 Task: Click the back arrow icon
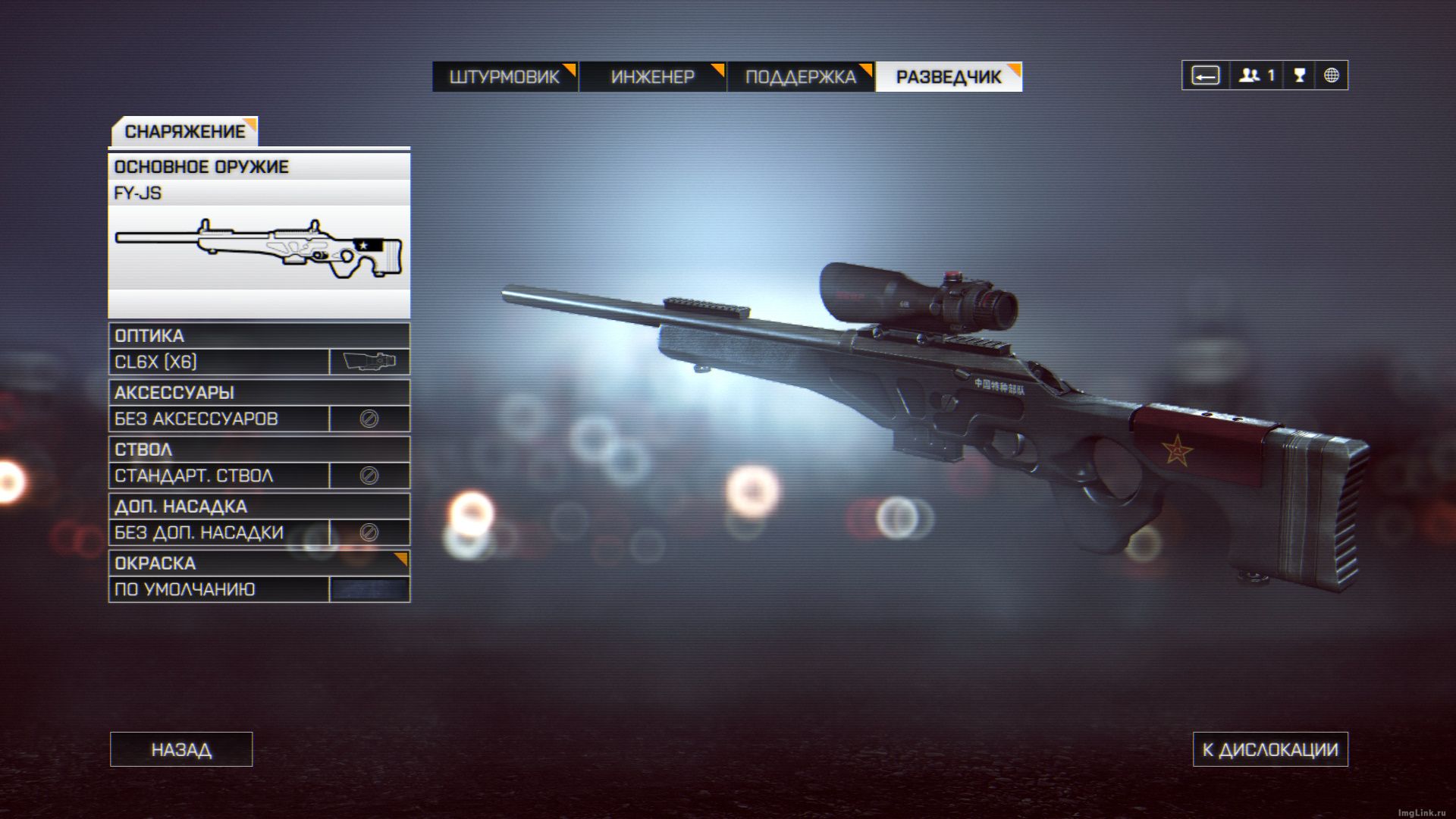click(1205, 75)
